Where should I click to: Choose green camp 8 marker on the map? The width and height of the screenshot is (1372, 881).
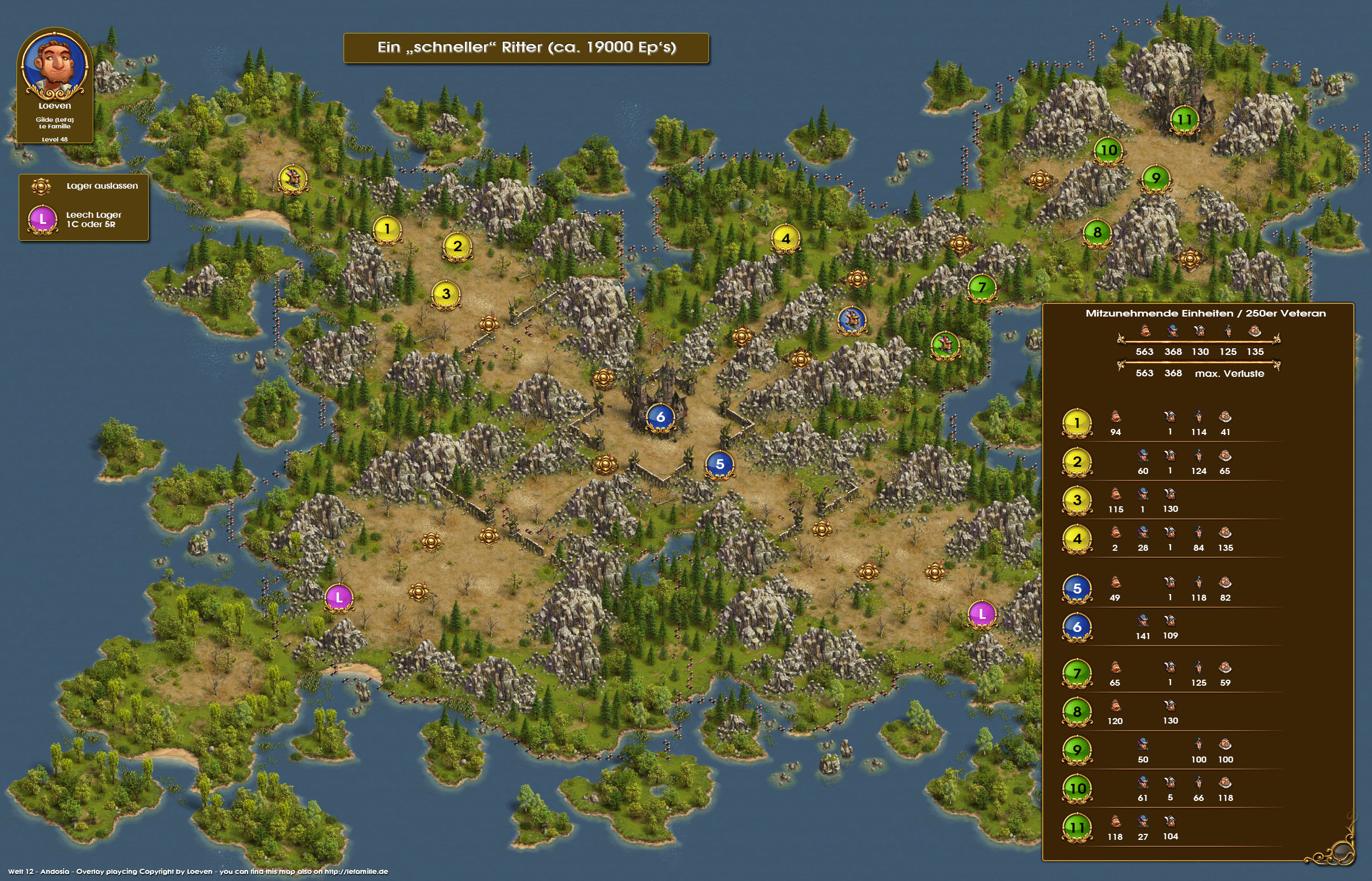coord(1097,232)
